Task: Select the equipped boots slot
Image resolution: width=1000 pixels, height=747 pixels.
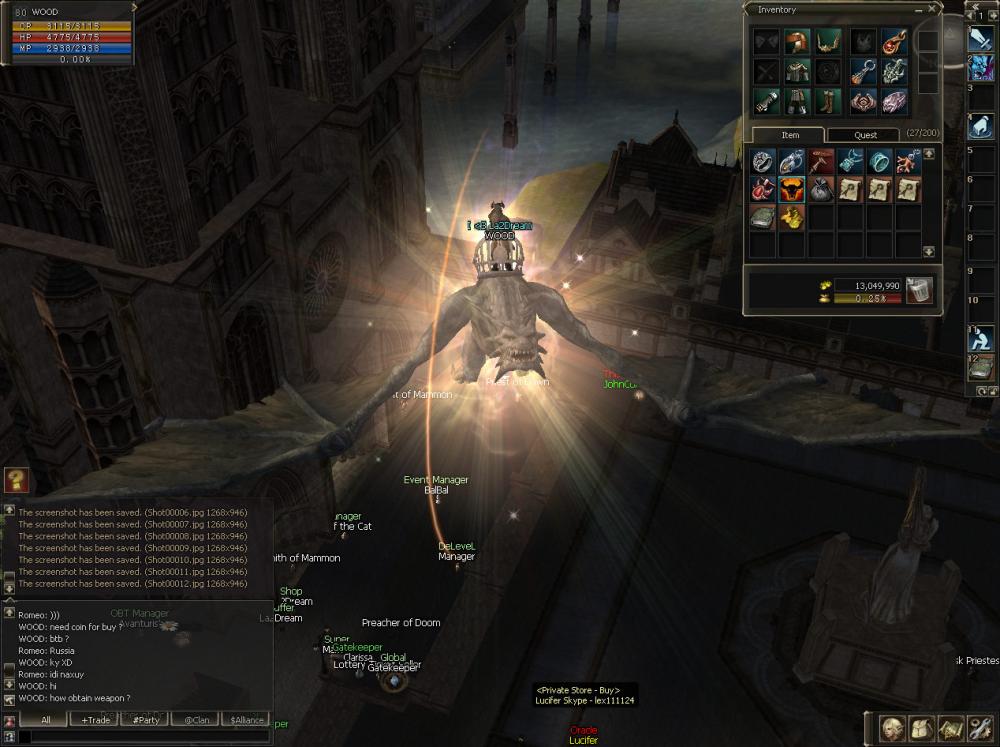Action: [827, 101]
